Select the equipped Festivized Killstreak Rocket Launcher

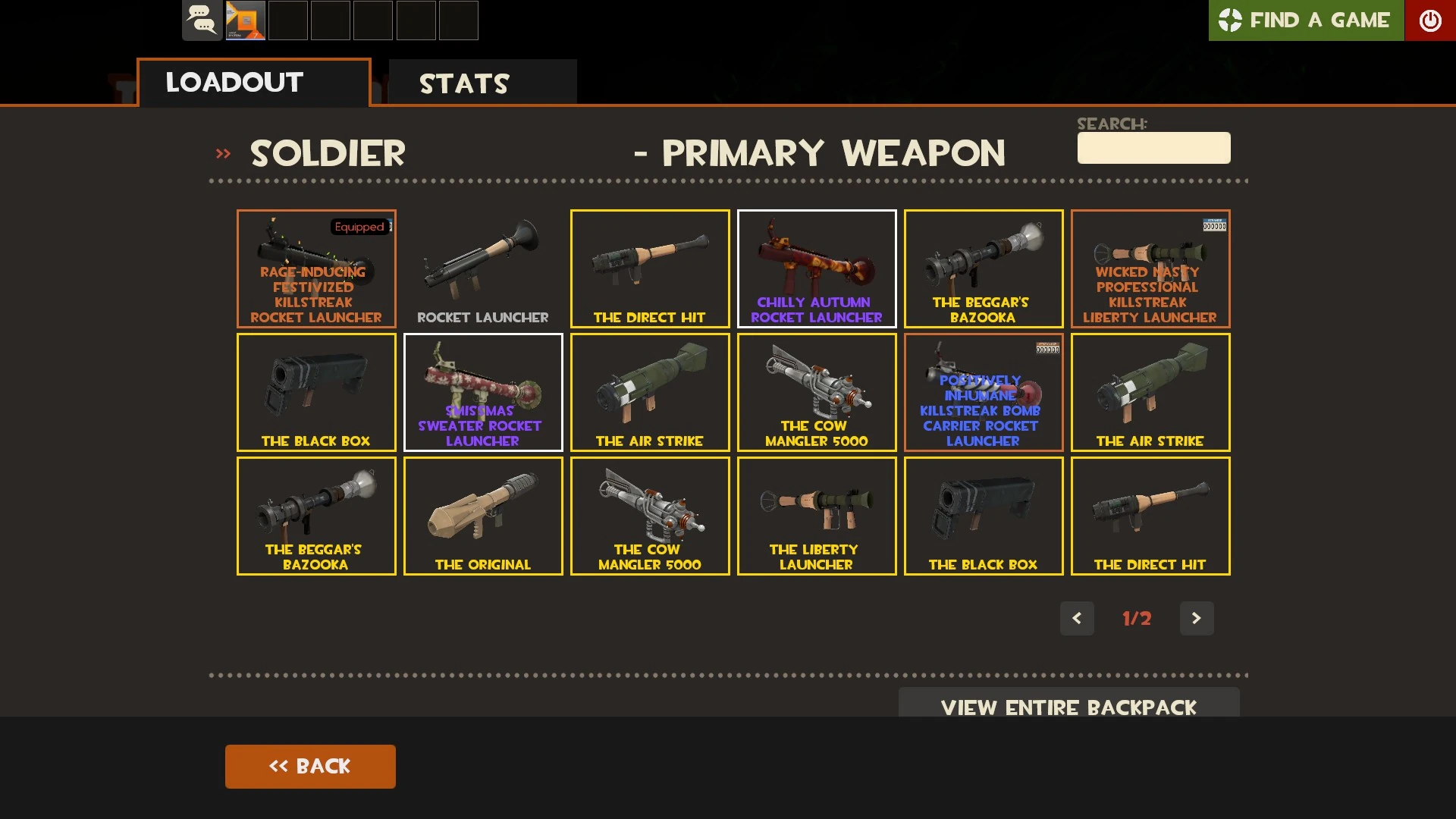click(x=315, y=268)
